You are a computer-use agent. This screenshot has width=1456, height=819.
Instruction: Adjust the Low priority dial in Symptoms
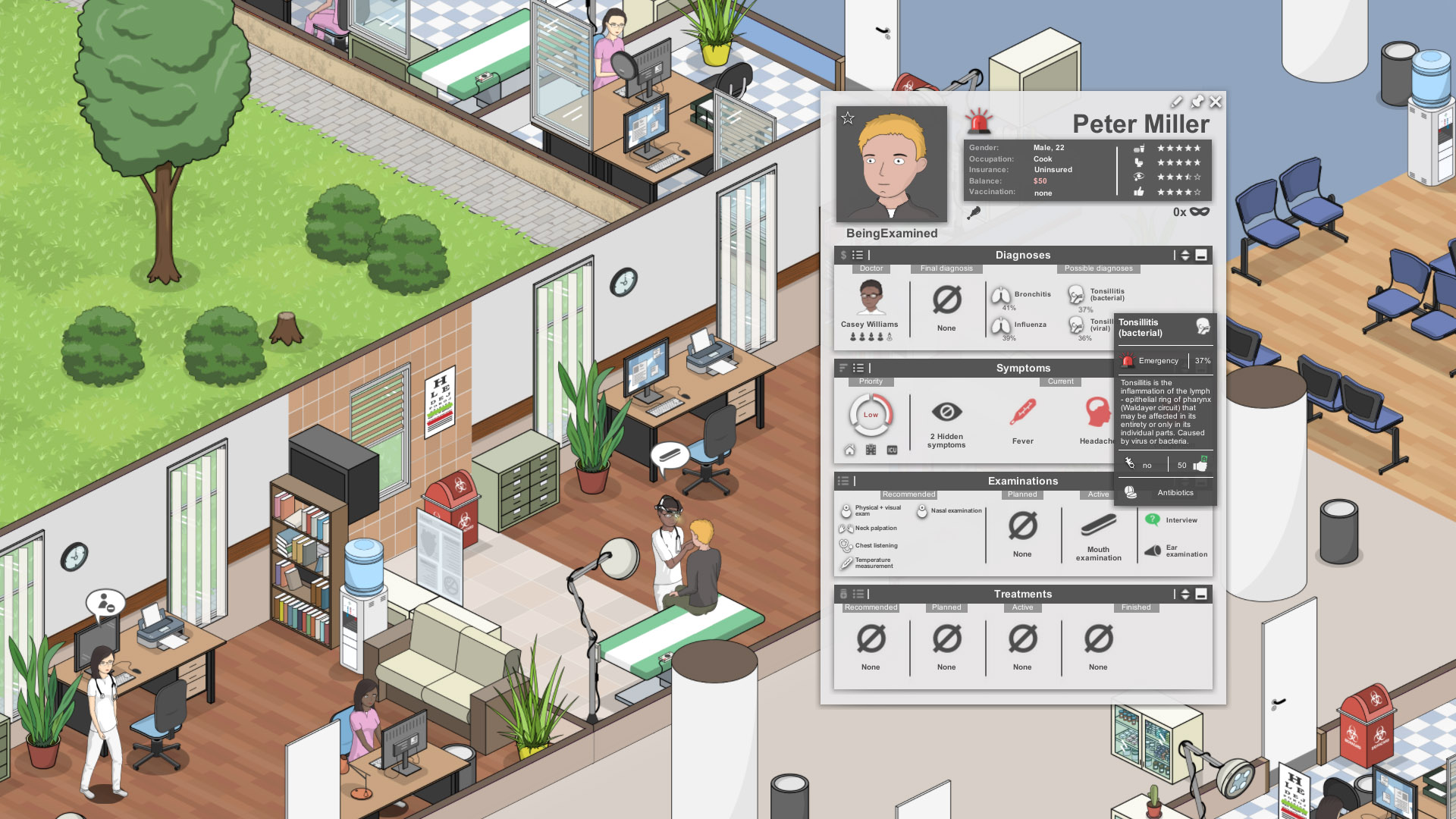point(871,415)
